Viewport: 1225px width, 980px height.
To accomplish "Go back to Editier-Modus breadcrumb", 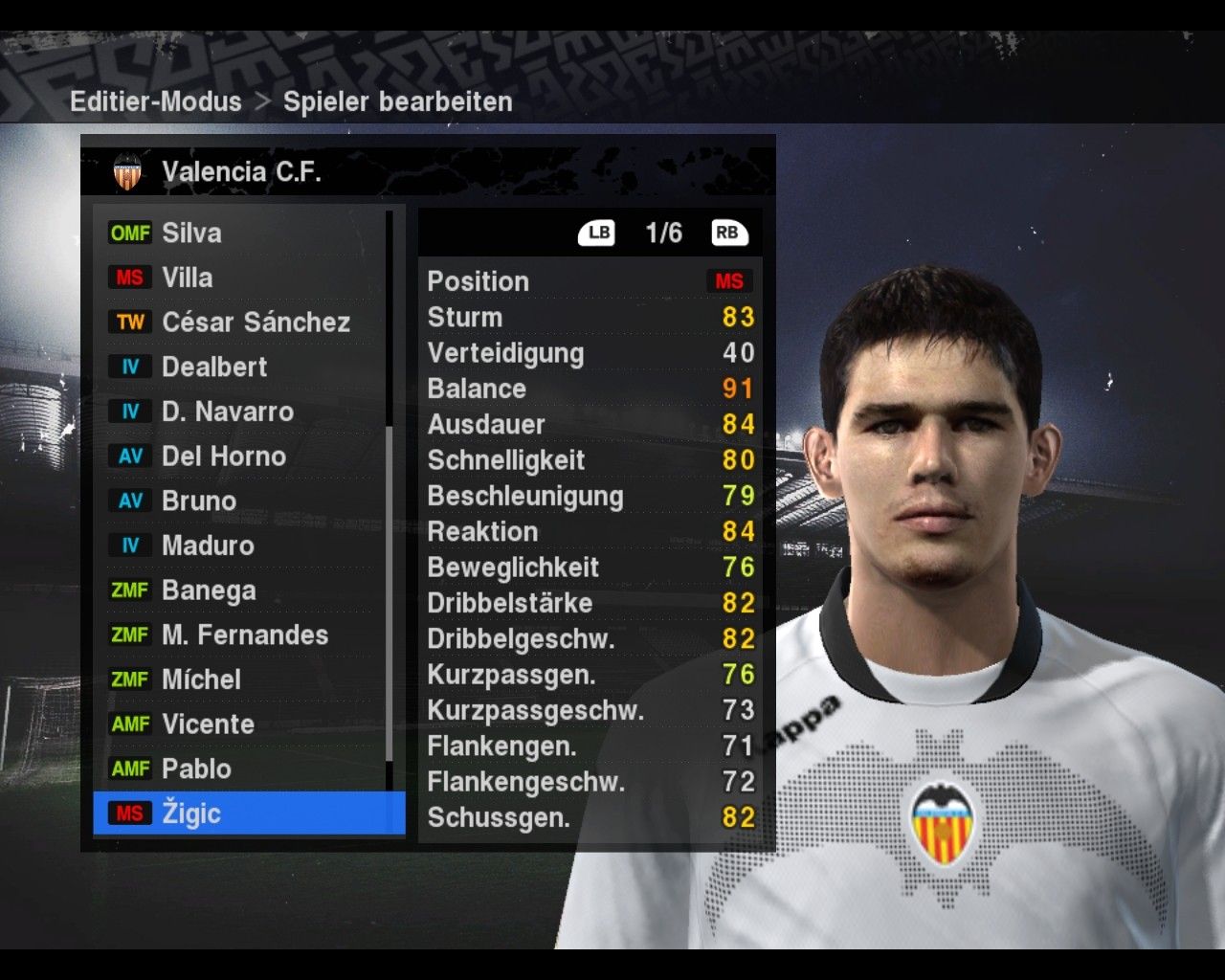I will (156, 101).
